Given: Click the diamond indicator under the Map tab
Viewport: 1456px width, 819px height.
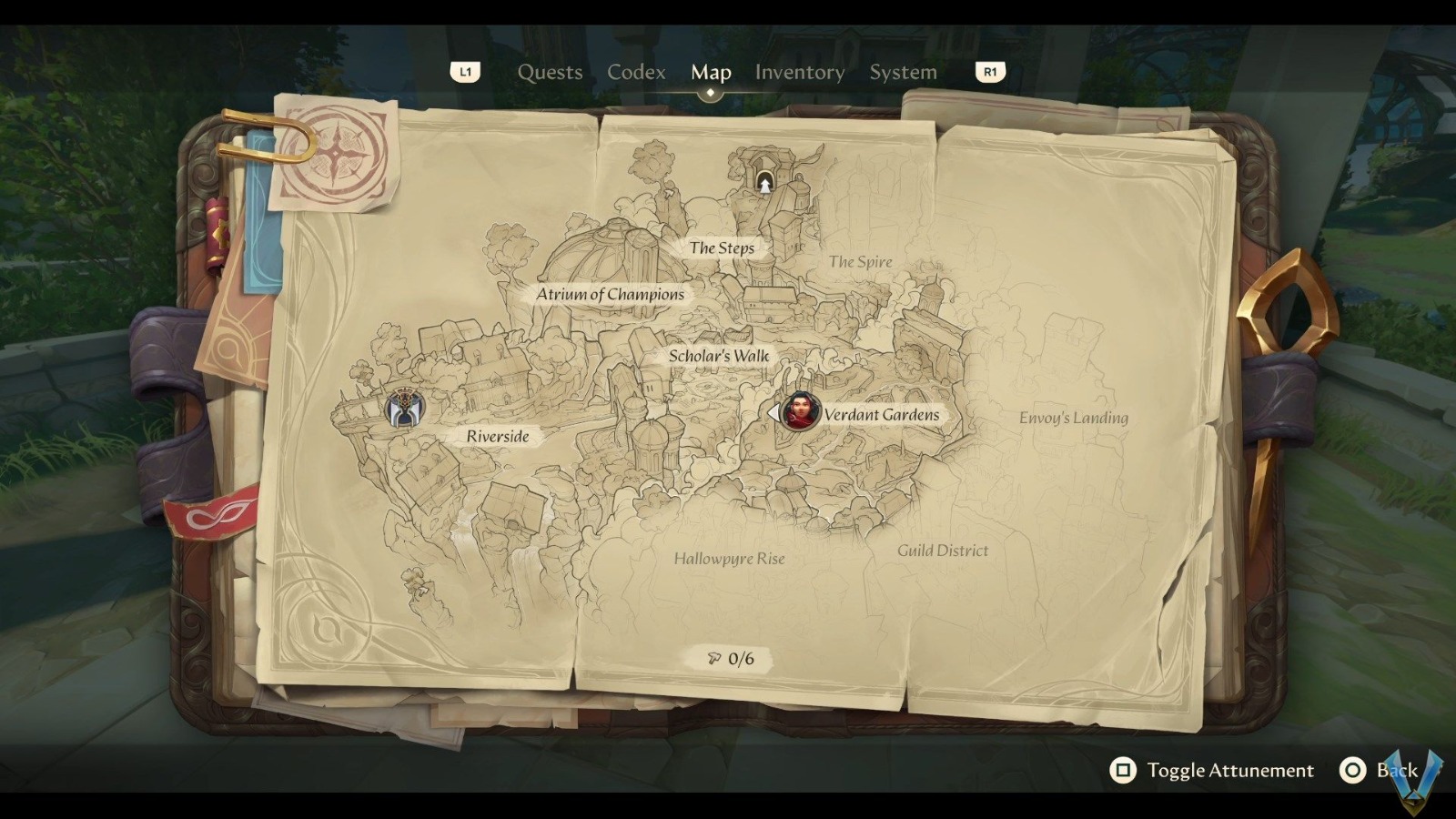Looking at the screenshot, I should point(711,94).
